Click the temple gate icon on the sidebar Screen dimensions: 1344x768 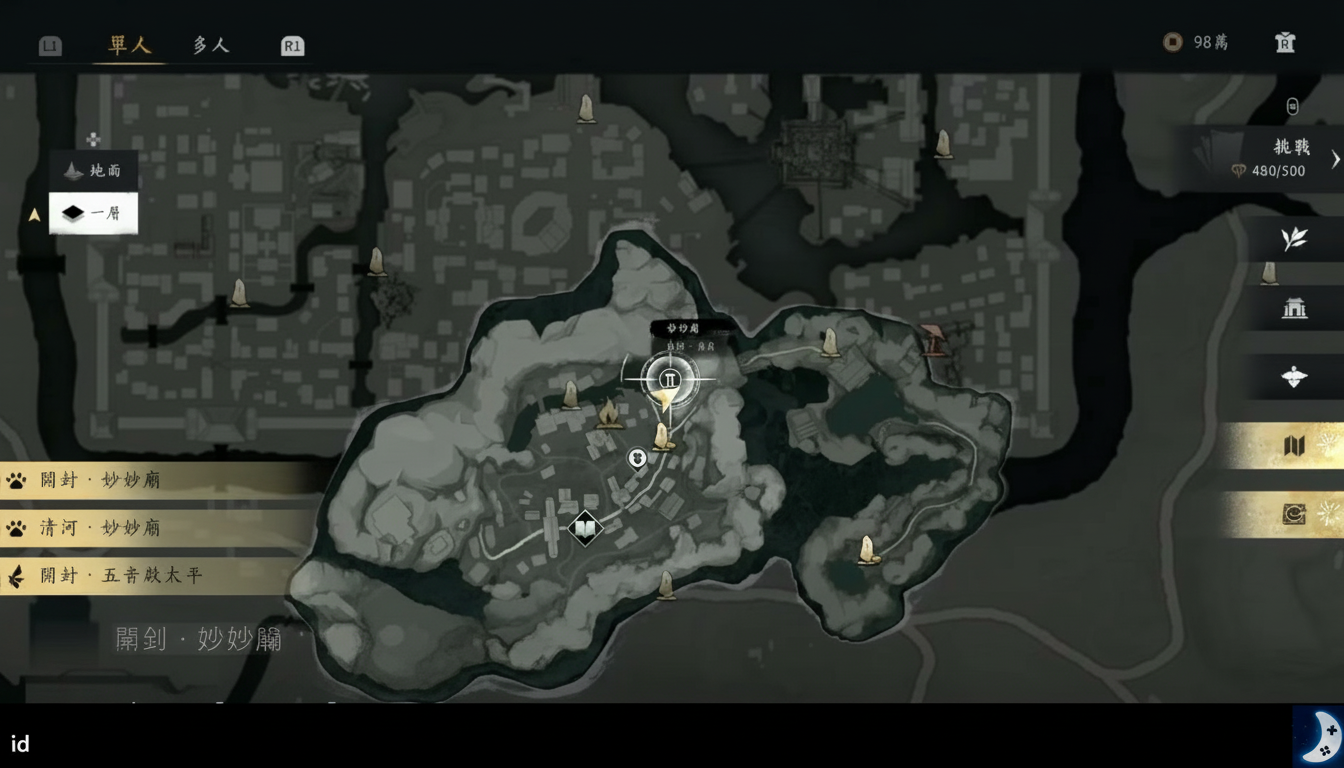1293,309
